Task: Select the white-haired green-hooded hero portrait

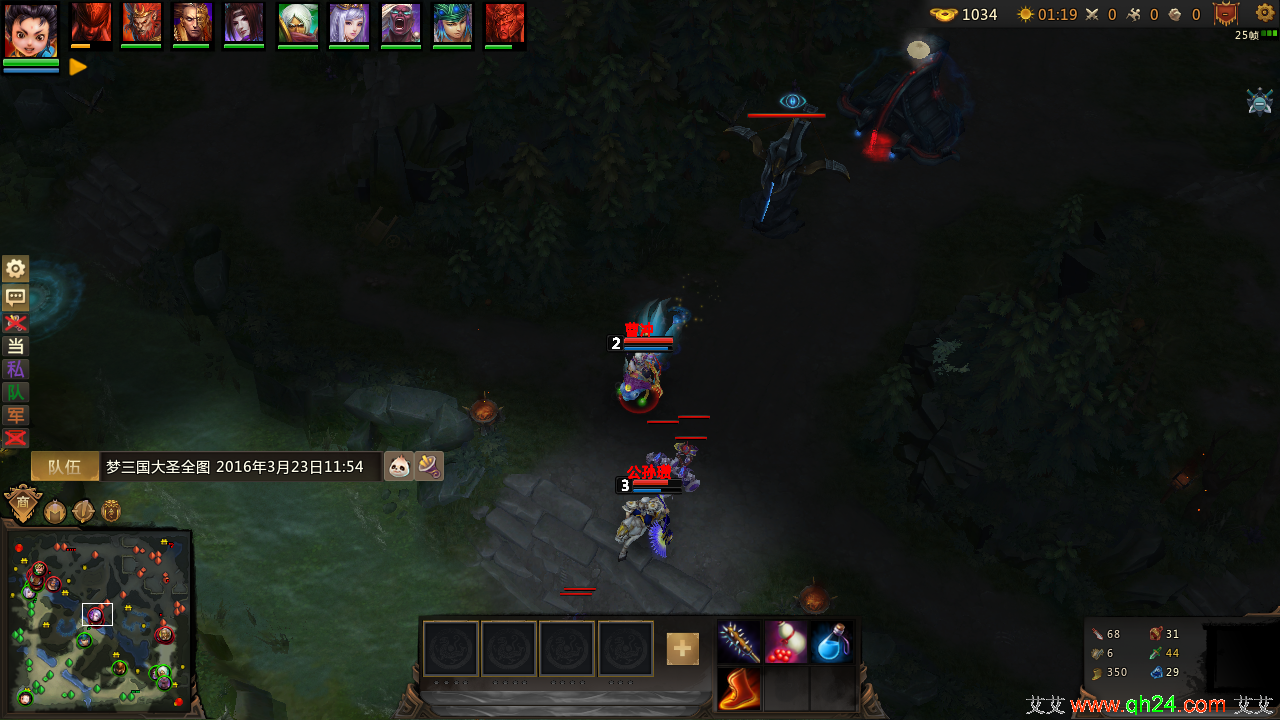Action: click(x=297, y=23)
